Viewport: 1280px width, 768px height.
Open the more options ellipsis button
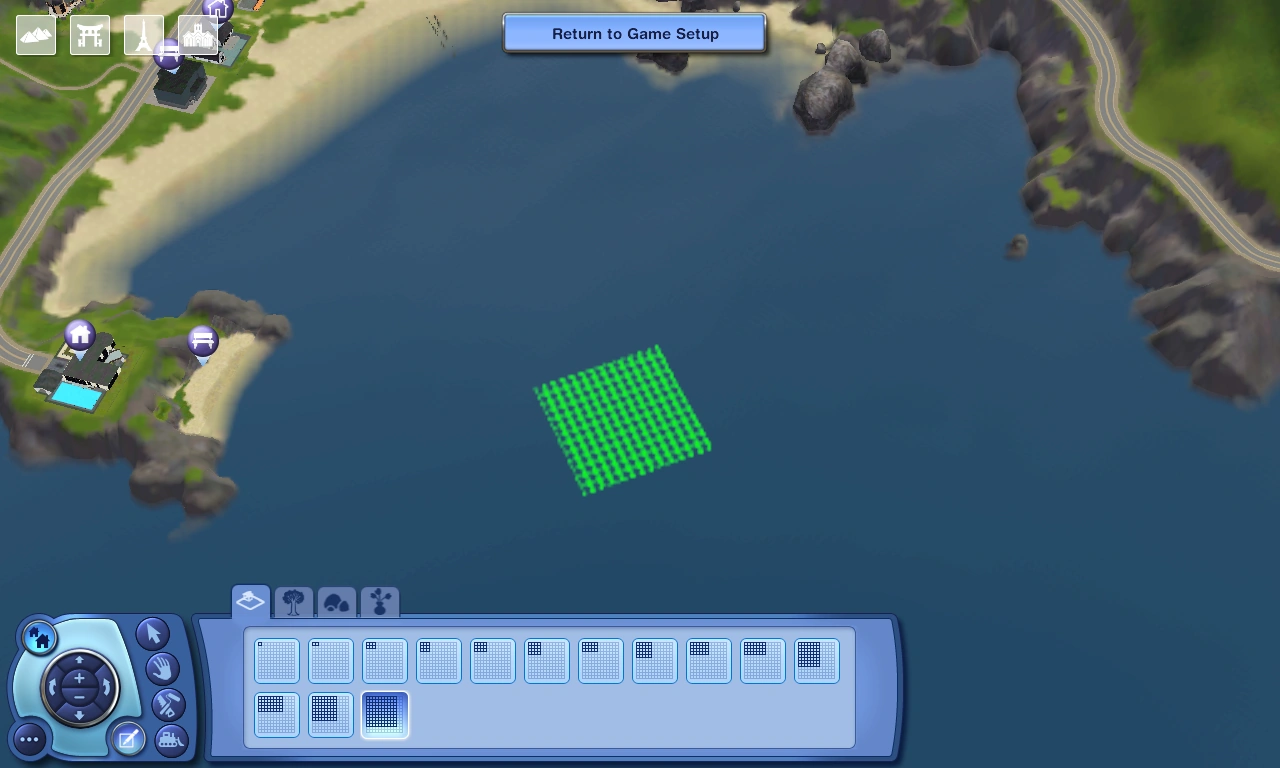(29, 739)
